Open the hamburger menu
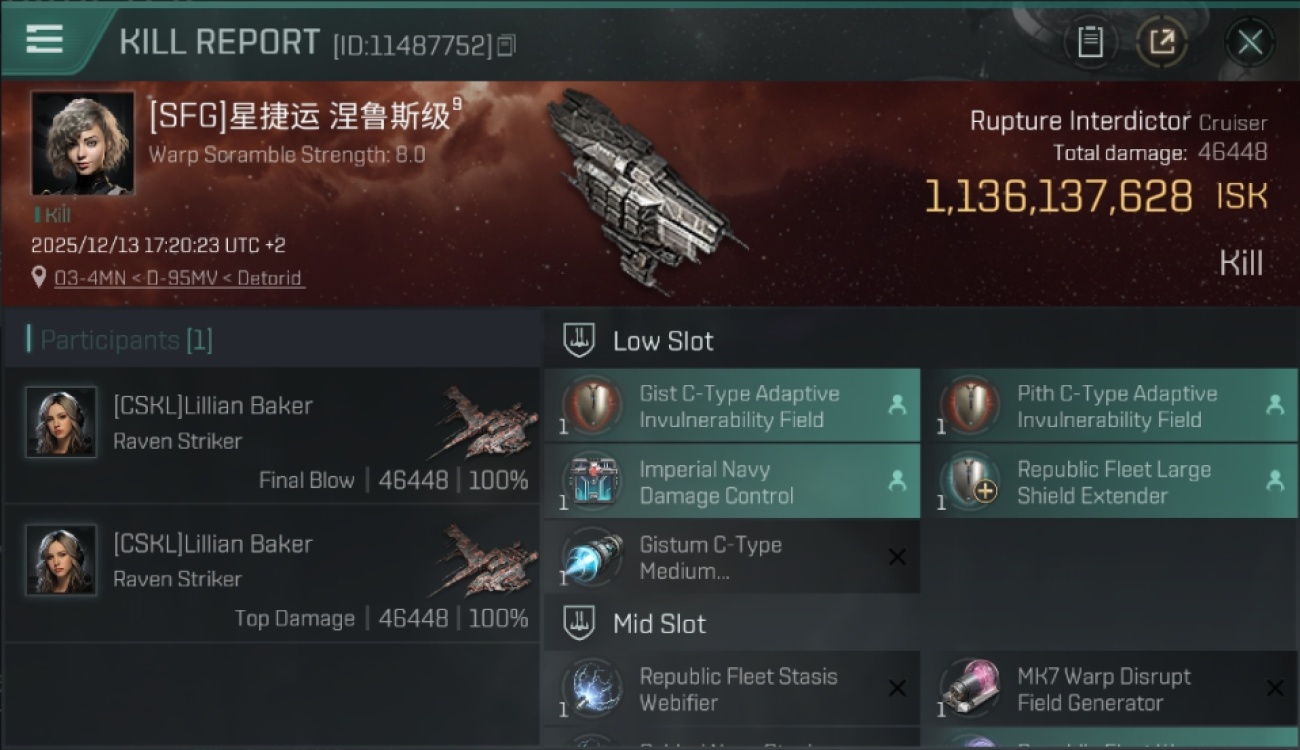Screen dimensions: 1300x750 click(41, 41)
